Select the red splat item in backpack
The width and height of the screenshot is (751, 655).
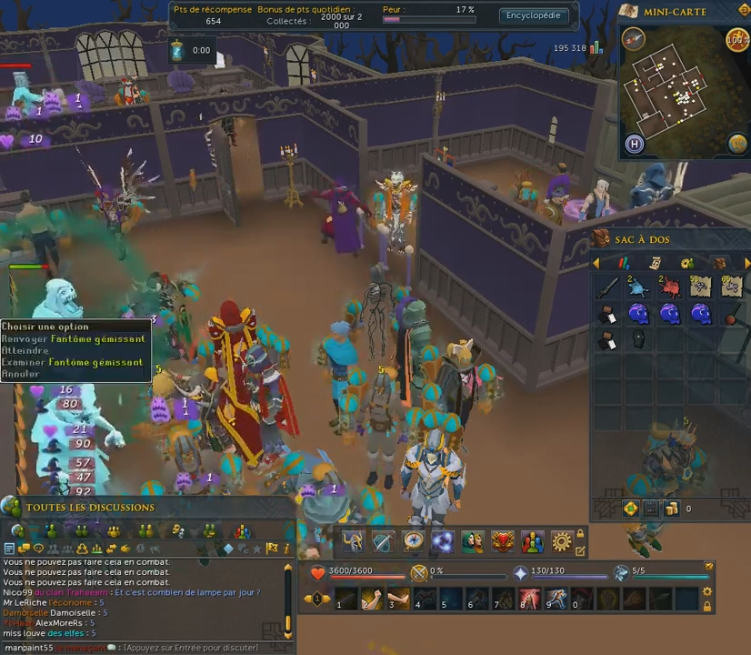pyautogui.click(x=670, y=289)
